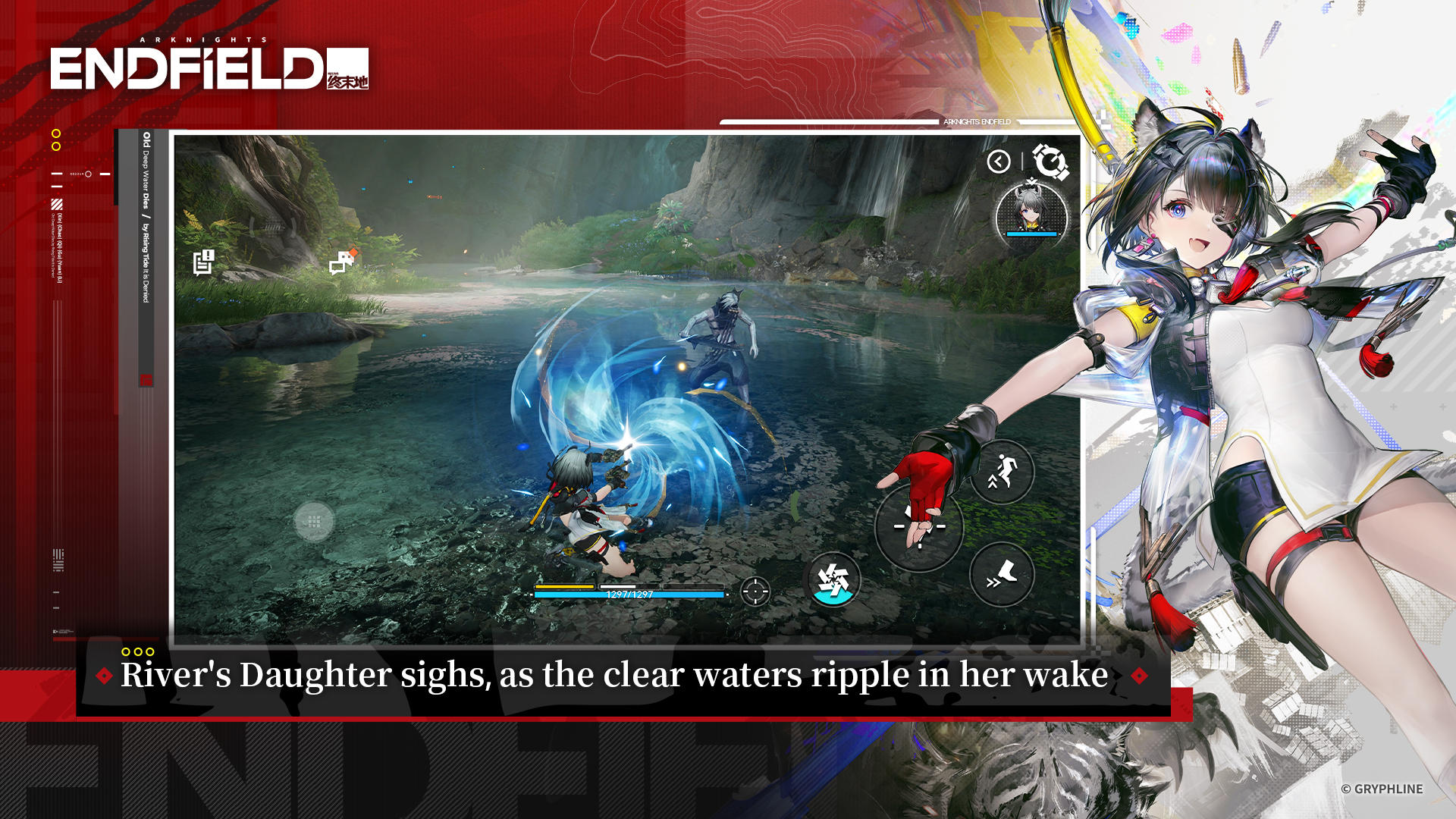The image size is (1456, 819).
Task: Tap the circular back chevron button
Action: 1000,161
